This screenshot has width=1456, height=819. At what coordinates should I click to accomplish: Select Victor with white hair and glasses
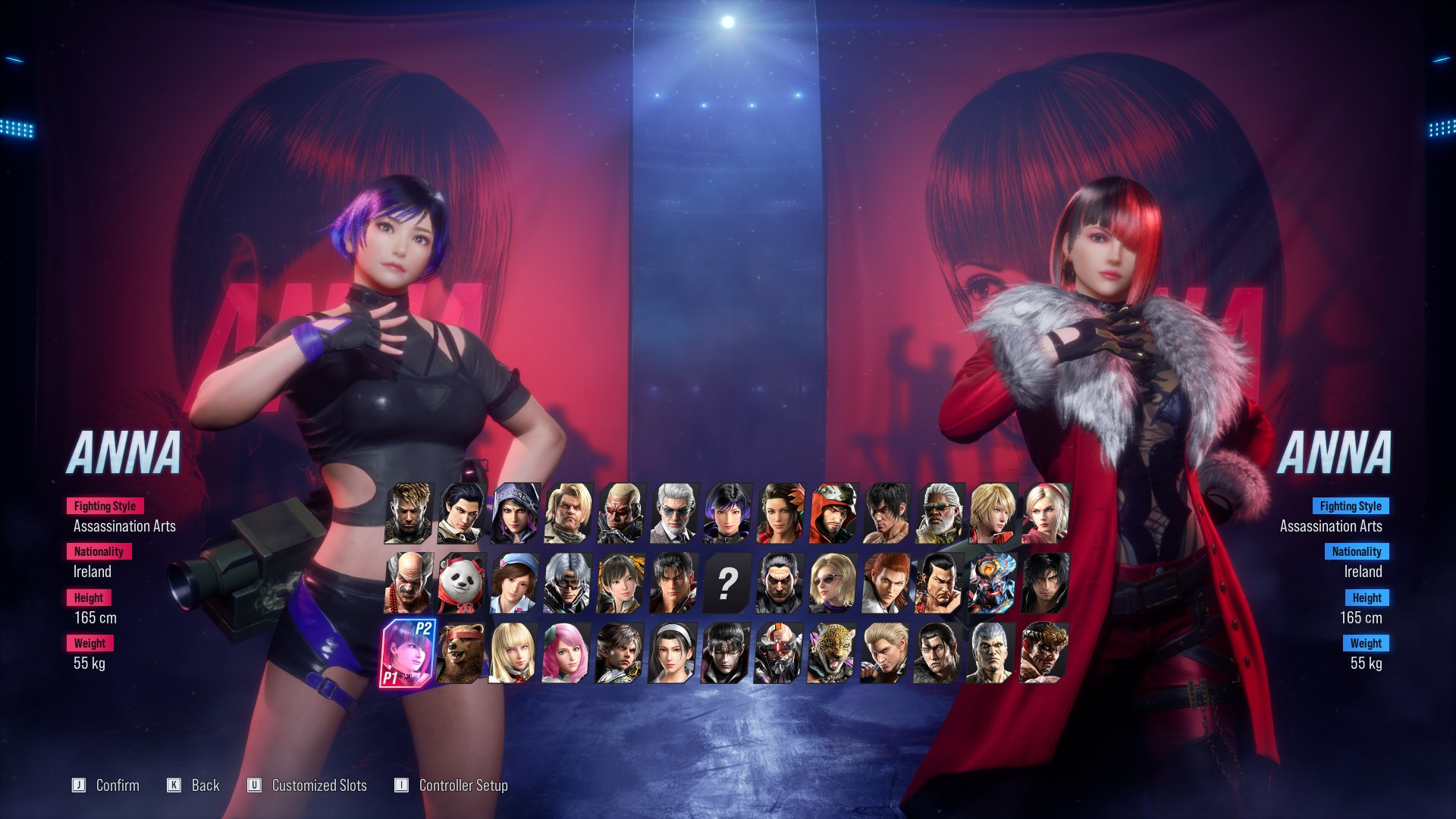click(673, 512)
